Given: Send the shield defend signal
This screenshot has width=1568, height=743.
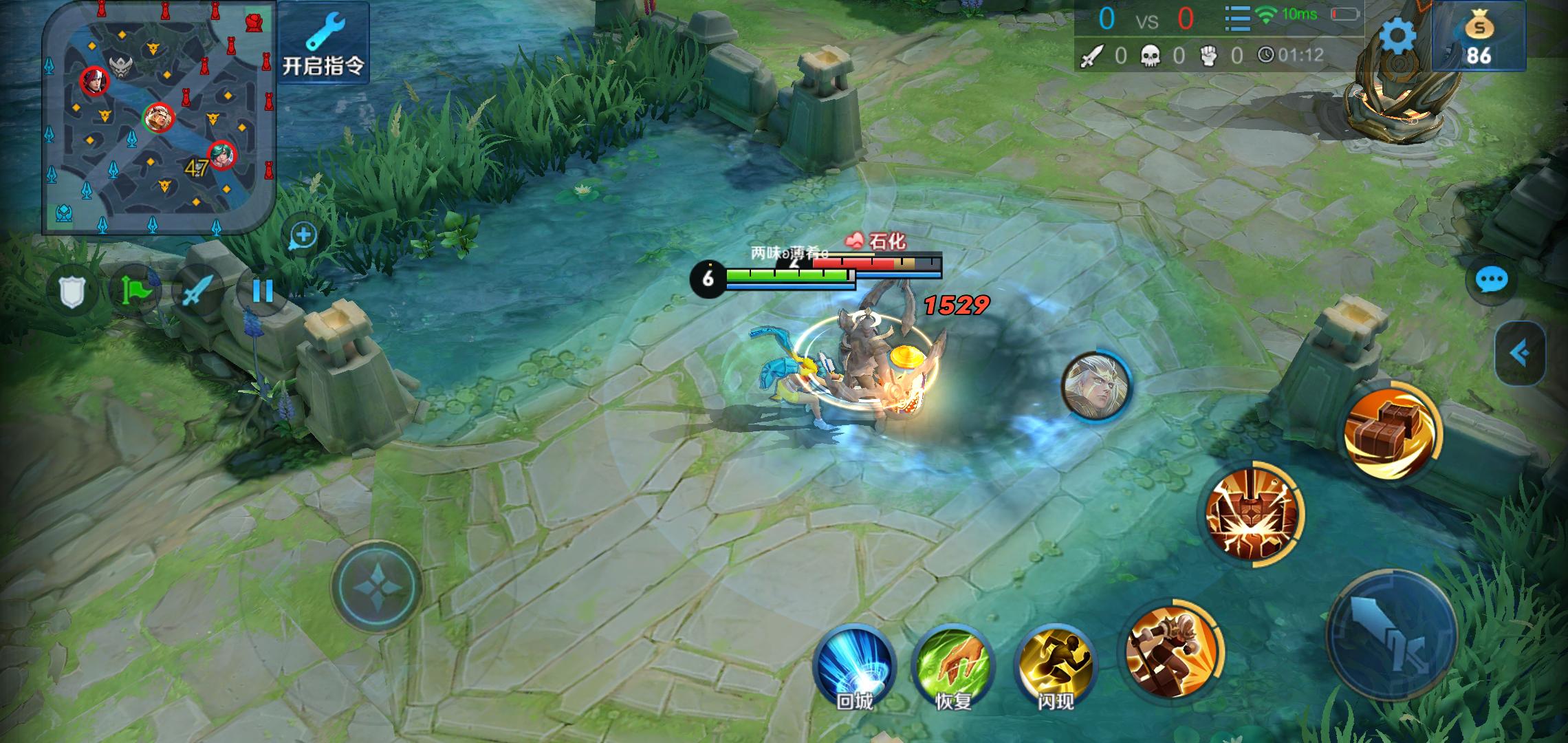Looking at the screenshot, I should coord(72,292).
